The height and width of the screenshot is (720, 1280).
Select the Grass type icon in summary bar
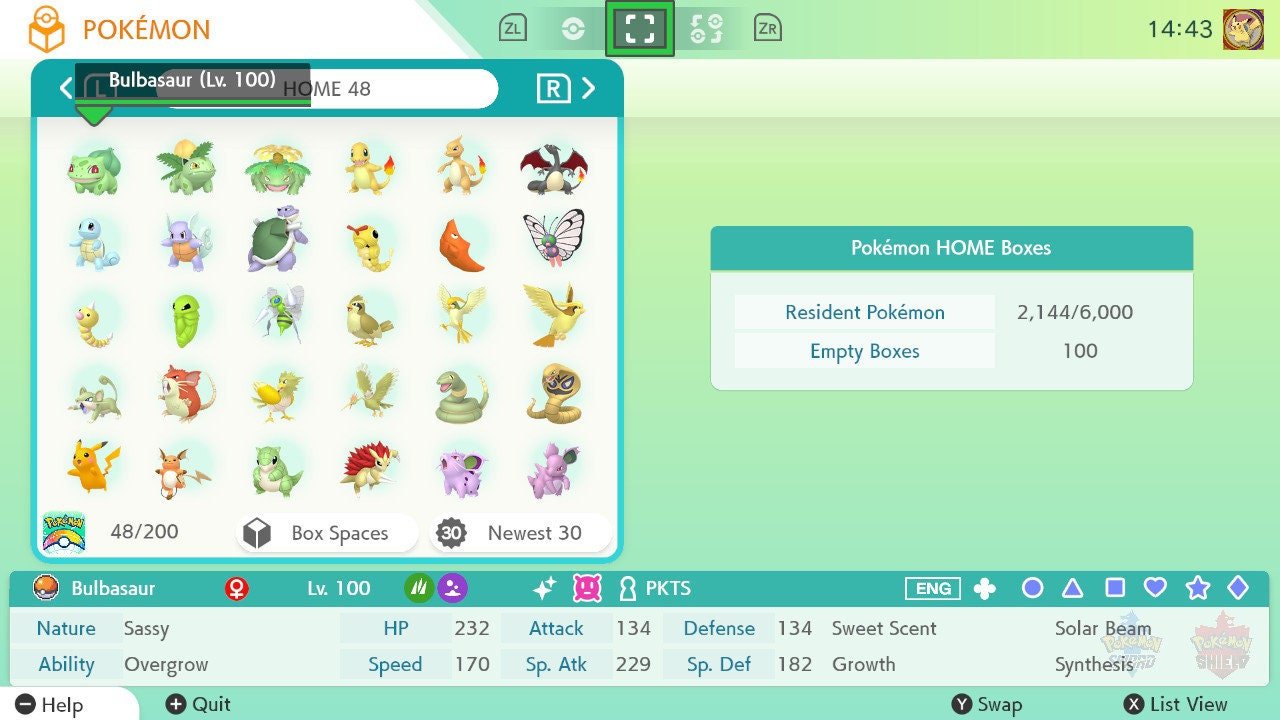pos(421,588)
